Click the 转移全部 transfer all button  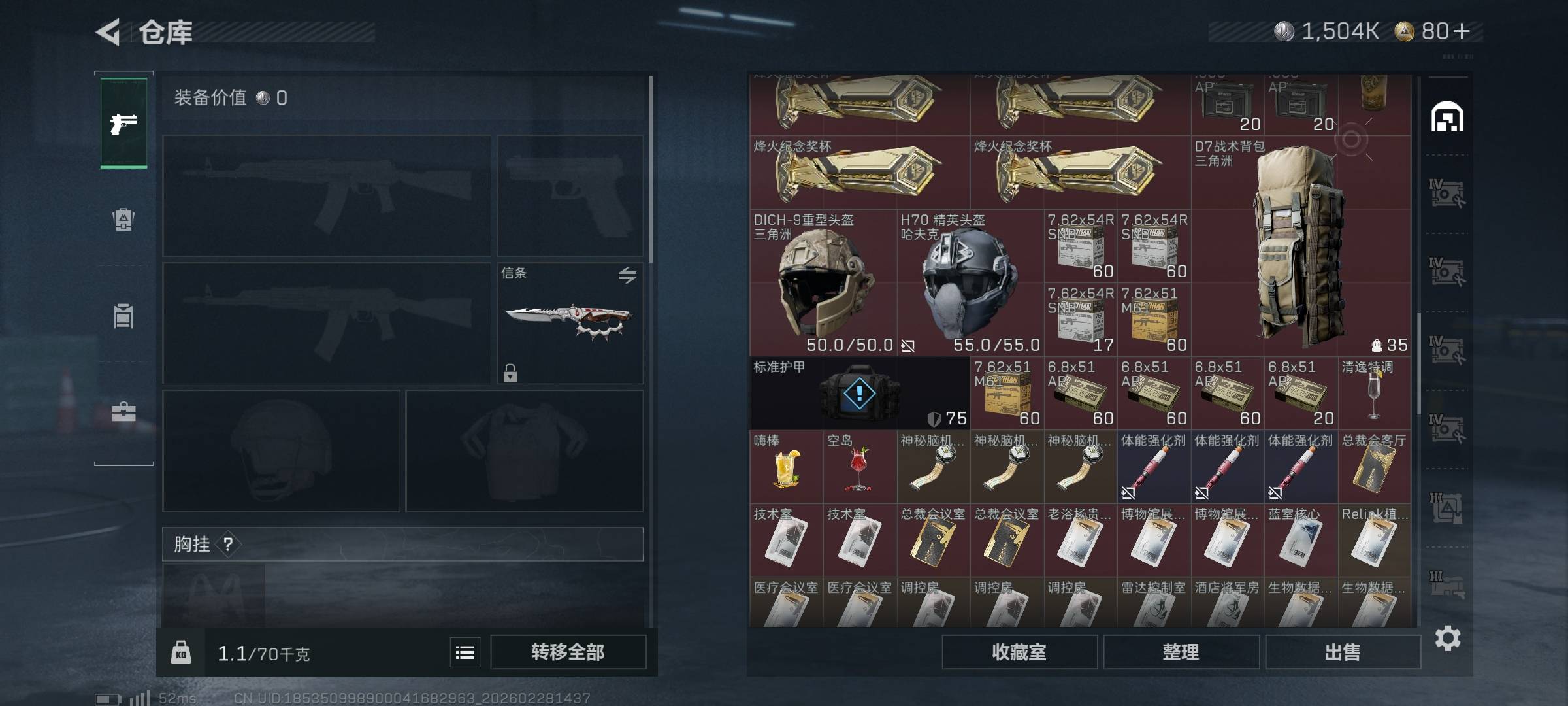(x=568, y=652)
